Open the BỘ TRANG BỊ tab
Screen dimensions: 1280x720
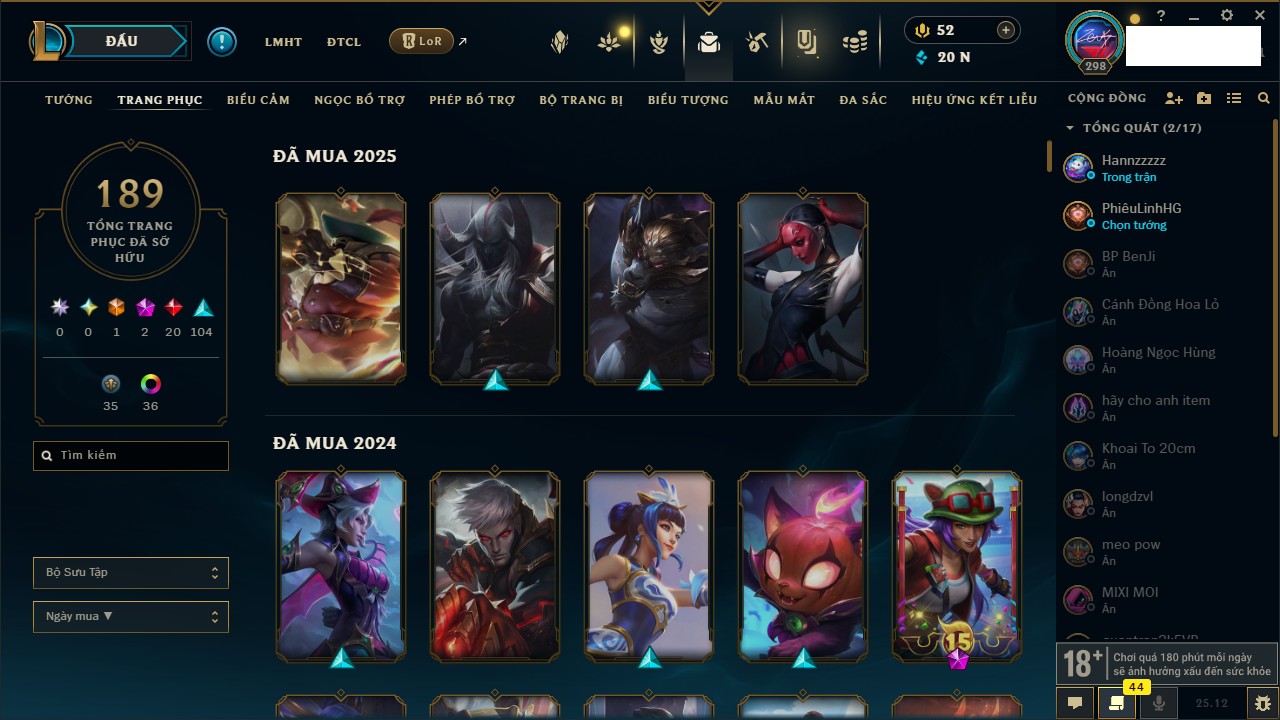[x=581, y=100]
